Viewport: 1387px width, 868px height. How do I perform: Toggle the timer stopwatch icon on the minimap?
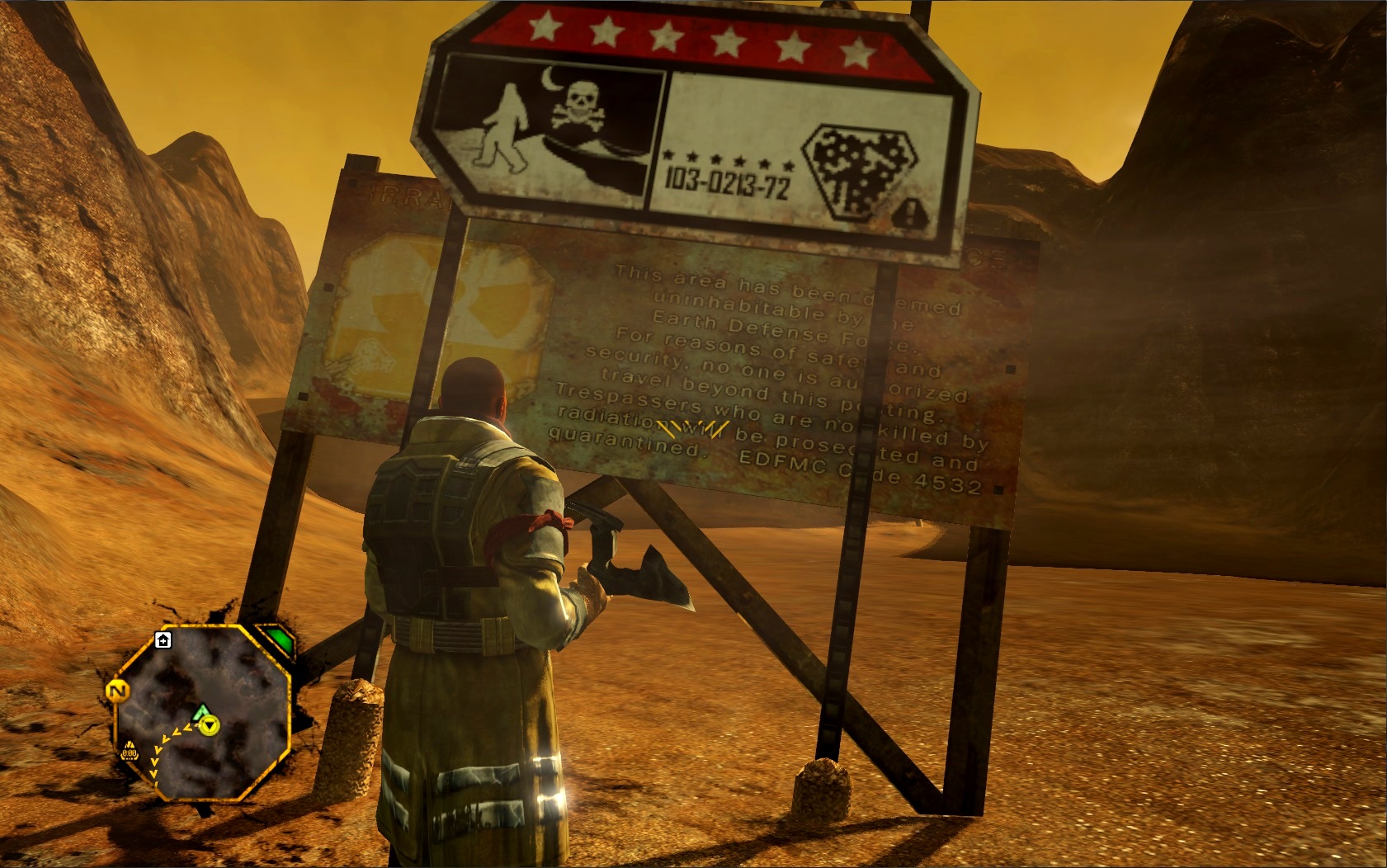[x=130, y=752]
